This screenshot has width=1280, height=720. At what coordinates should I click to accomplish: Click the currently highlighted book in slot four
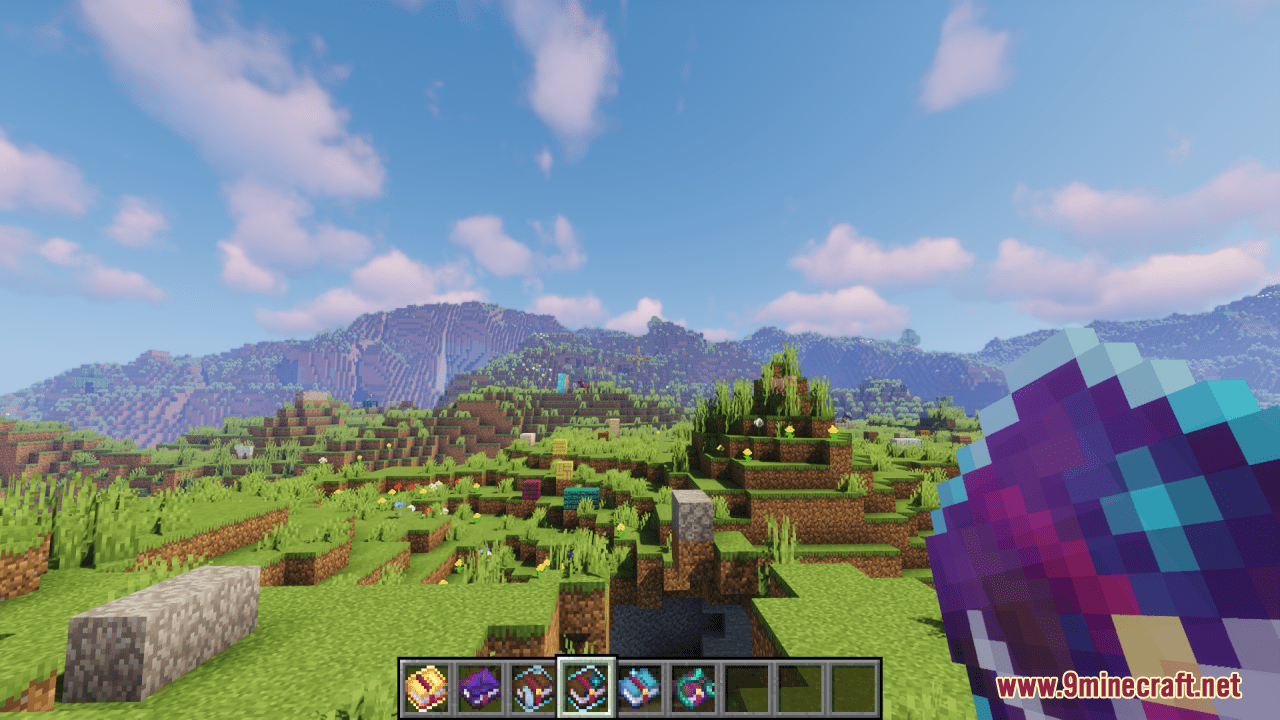tap(588, 689)
